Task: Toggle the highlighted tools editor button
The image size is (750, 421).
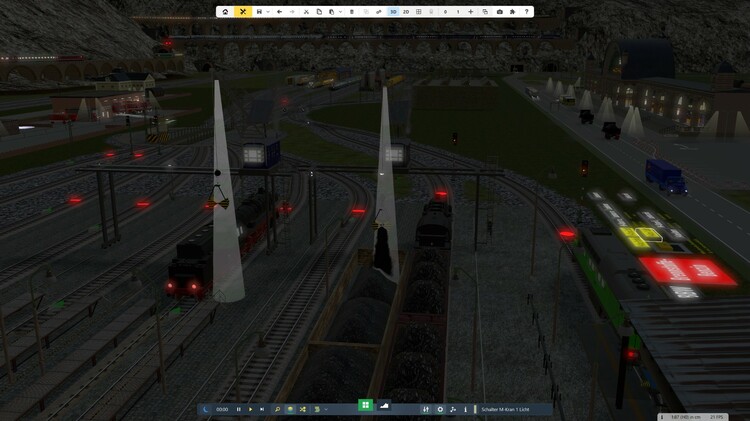Action: 243,12
